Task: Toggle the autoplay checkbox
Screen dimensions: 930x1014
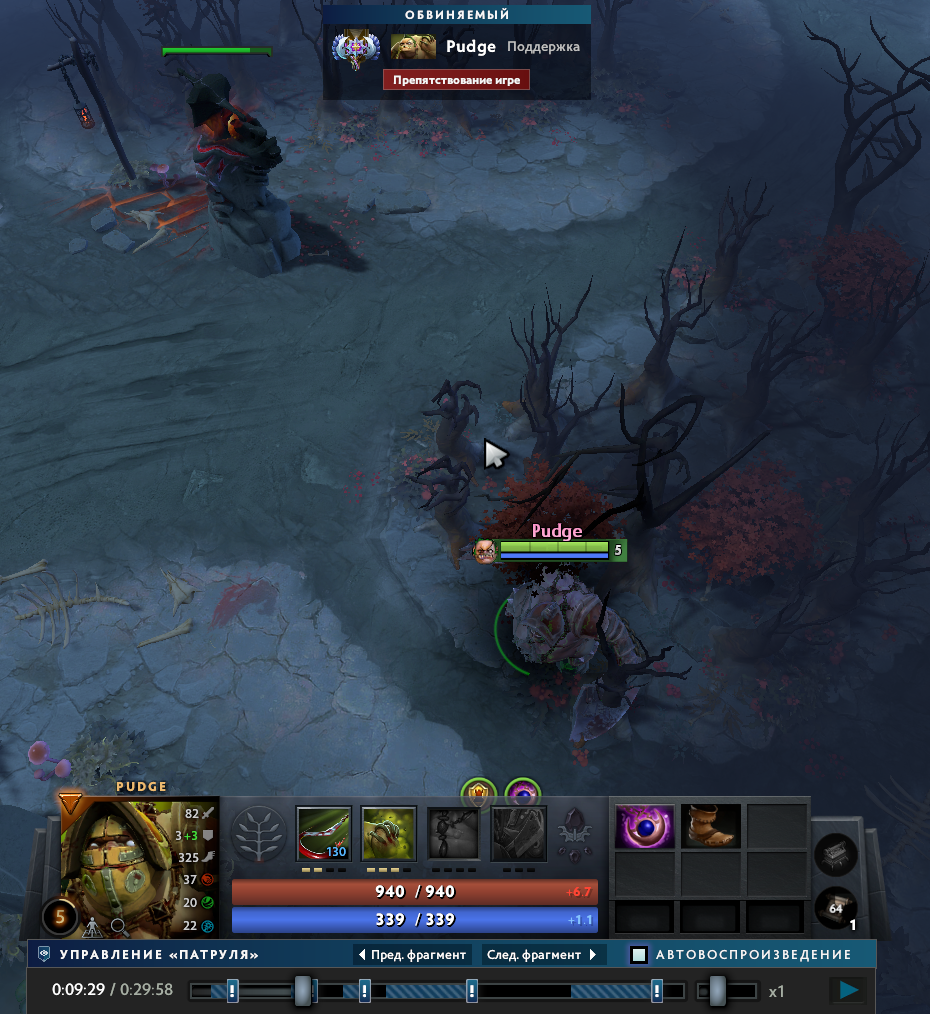Action: tap(639, 955)
